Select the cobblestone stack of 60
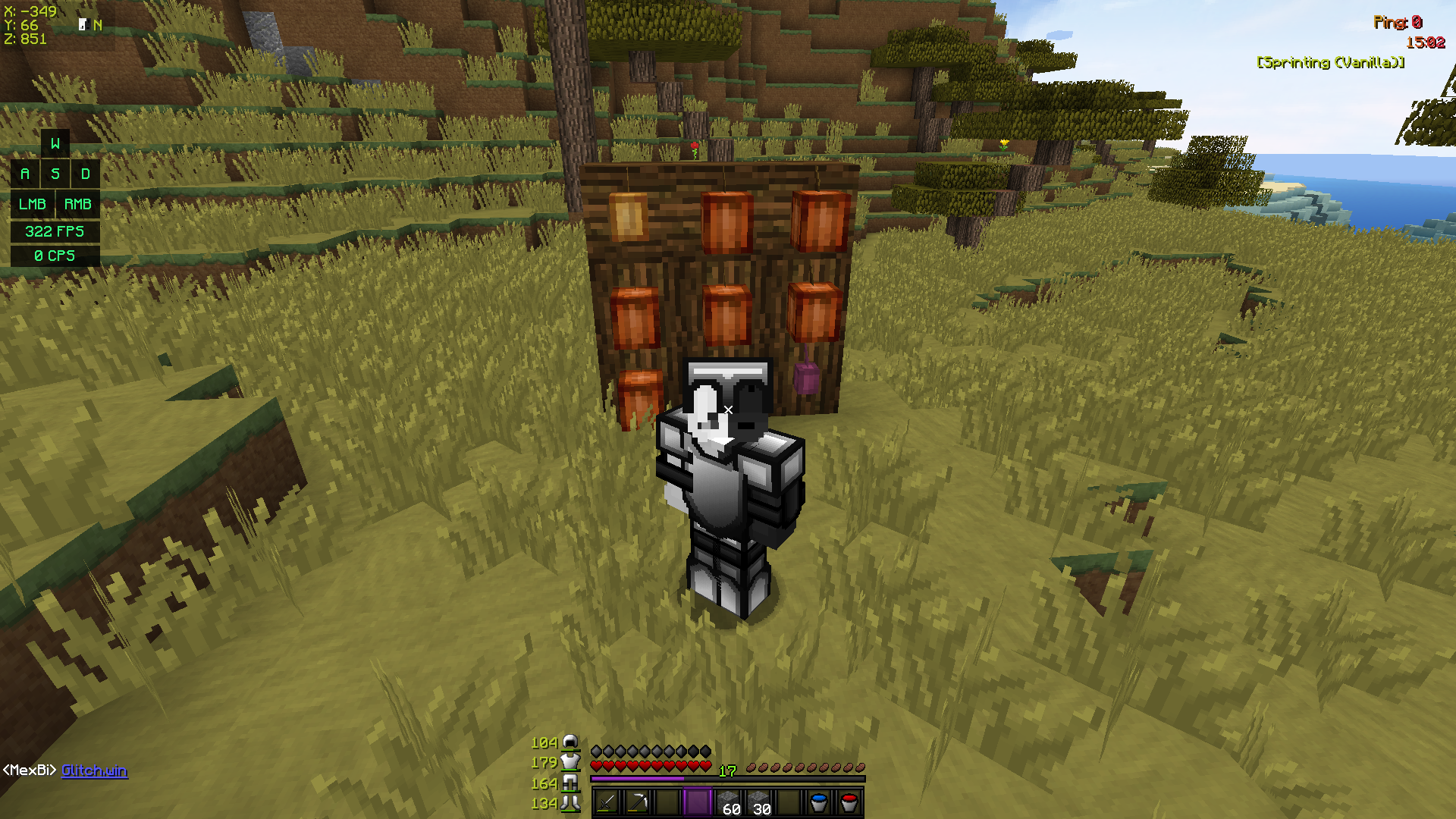The width and height of the screenshot is (1456, 819). [728, 802]
